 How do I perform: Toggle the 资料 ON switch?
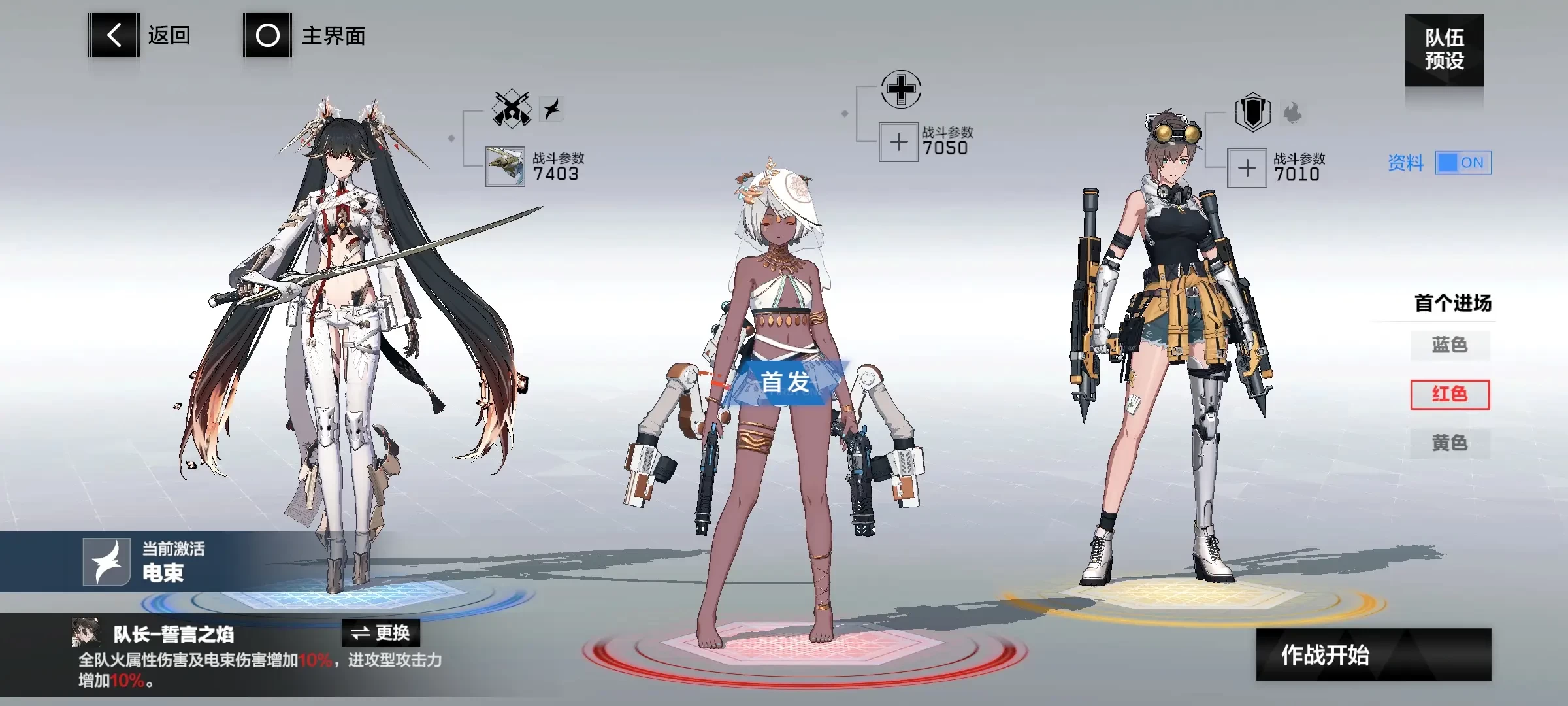click(x=1463, y=163)
